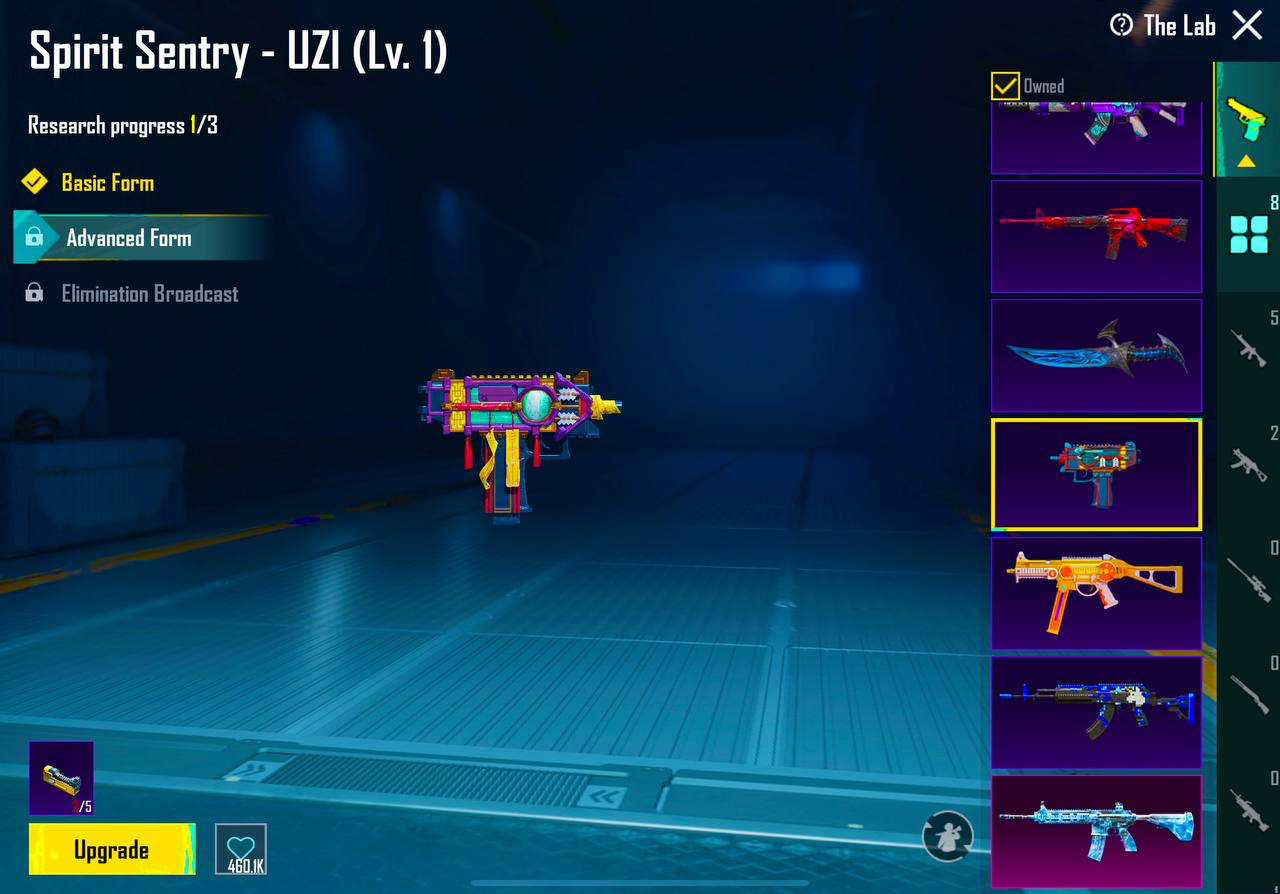This screenshot has height=894, width=1280.
Task: Close The Lab screen with the X
Action: pyautogui.click(x=1247, y=25)
